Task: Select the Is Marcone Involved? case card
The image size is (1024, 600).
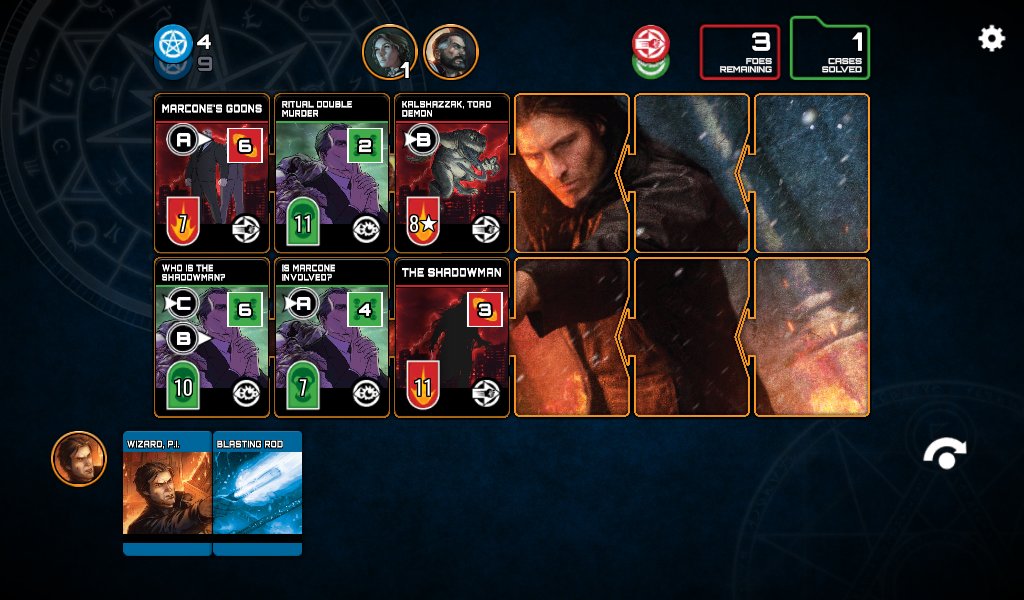Action: click(x=332, y=337)
